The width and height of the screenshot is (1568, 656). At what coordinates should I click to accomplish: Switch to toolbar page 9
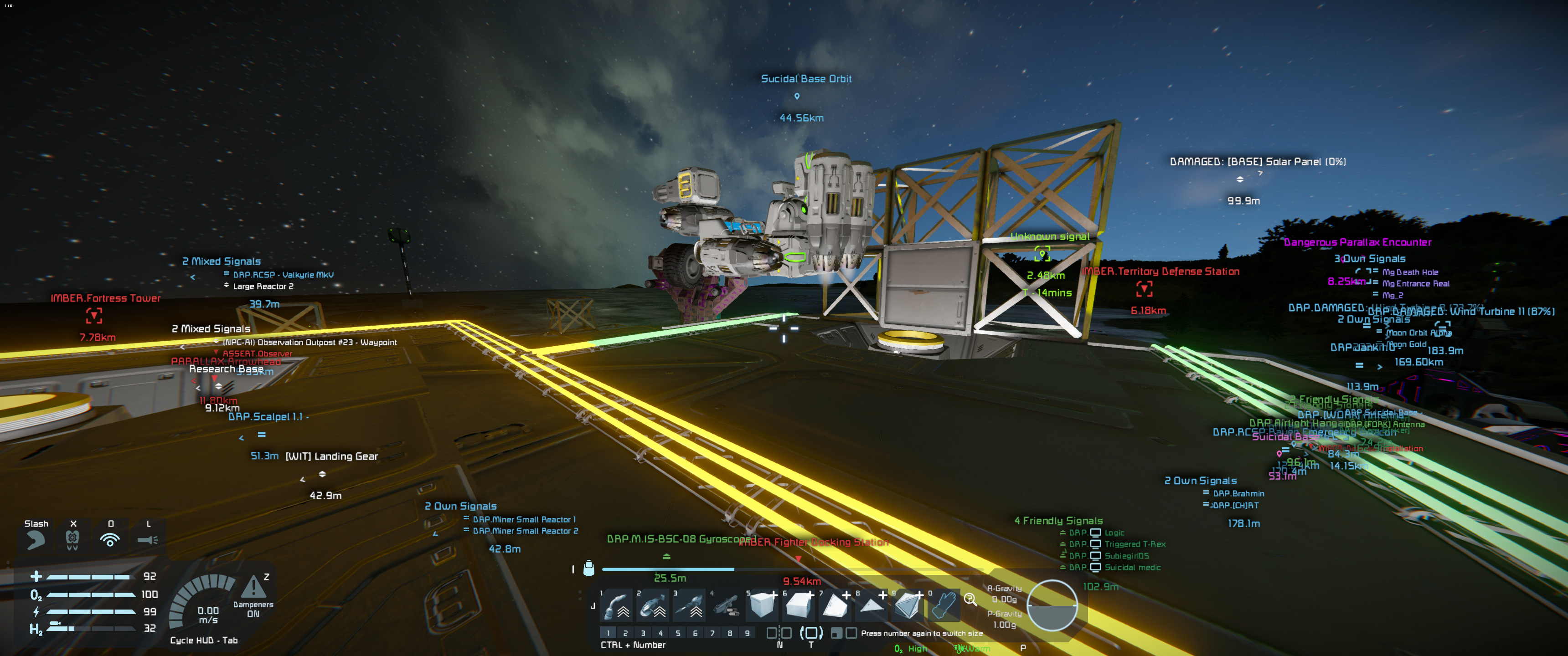(748, 633)
